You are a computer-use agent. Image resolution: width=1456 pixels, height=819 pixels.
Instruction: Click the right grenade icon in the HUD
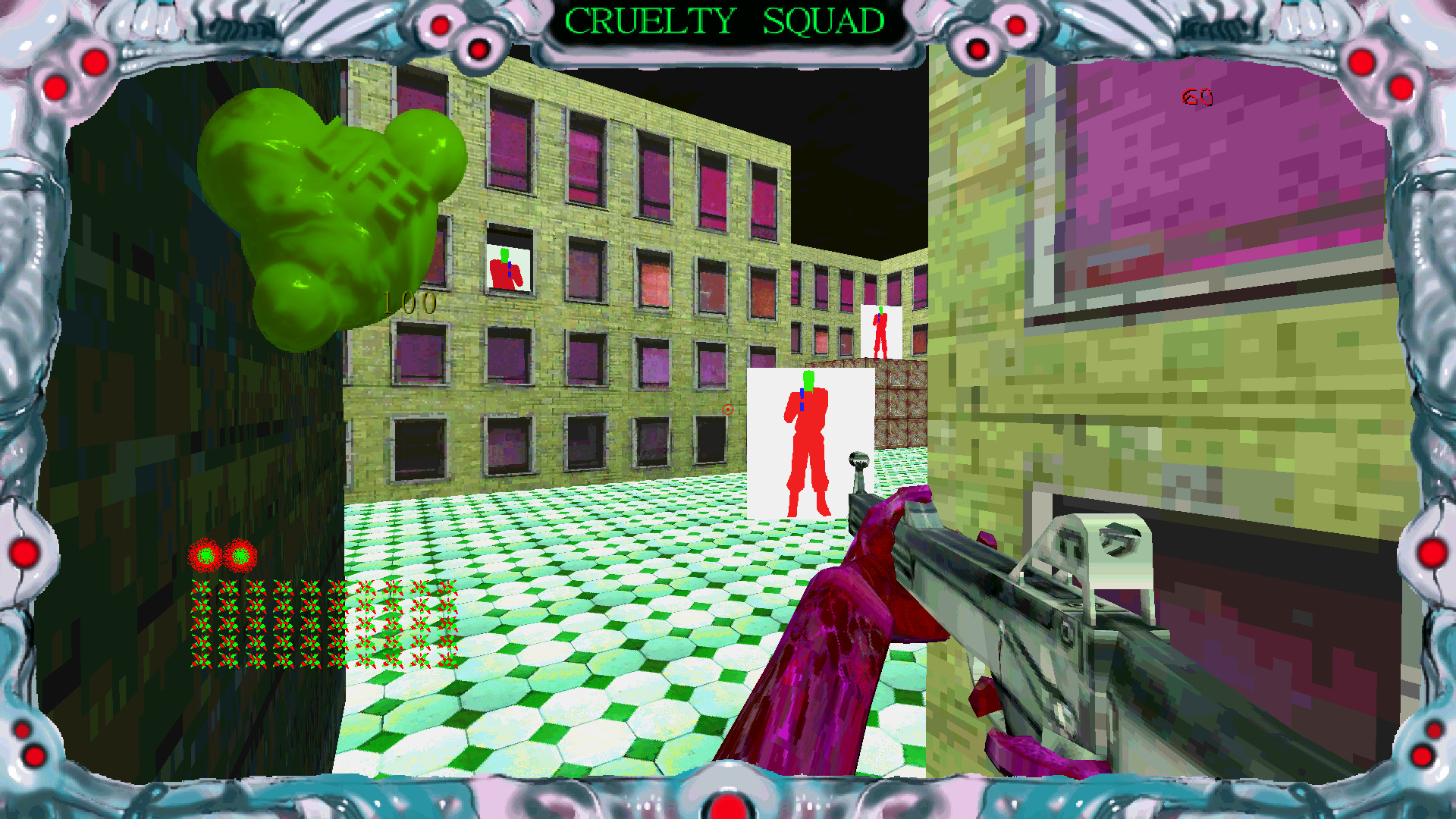pos(241,556)
